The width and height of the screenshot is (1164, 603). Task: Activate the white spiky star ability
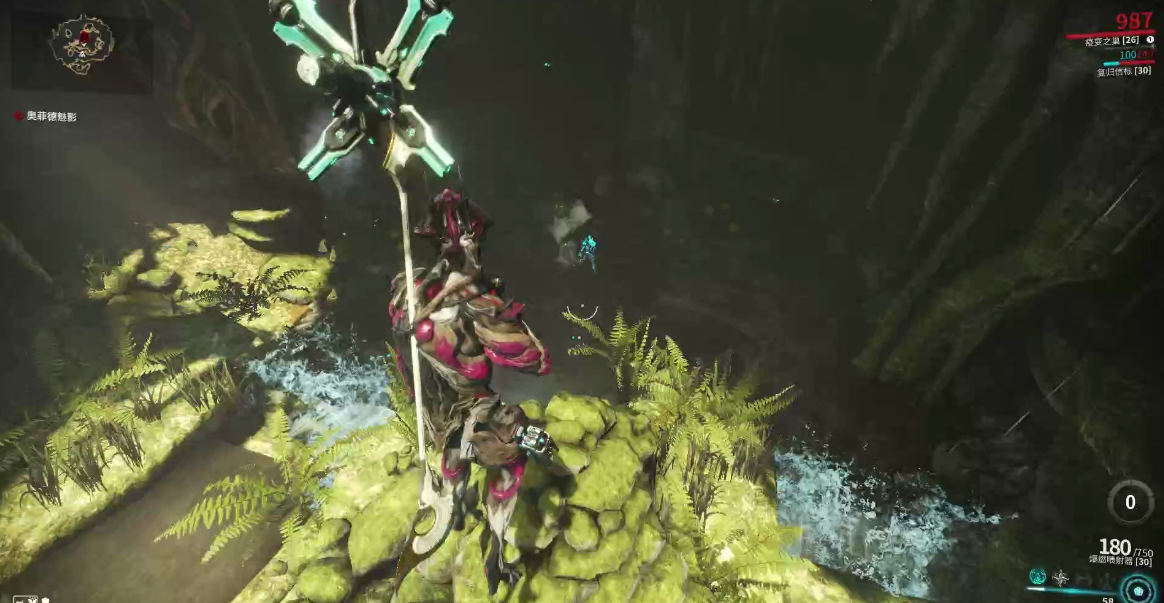[x=1061, y=577]
